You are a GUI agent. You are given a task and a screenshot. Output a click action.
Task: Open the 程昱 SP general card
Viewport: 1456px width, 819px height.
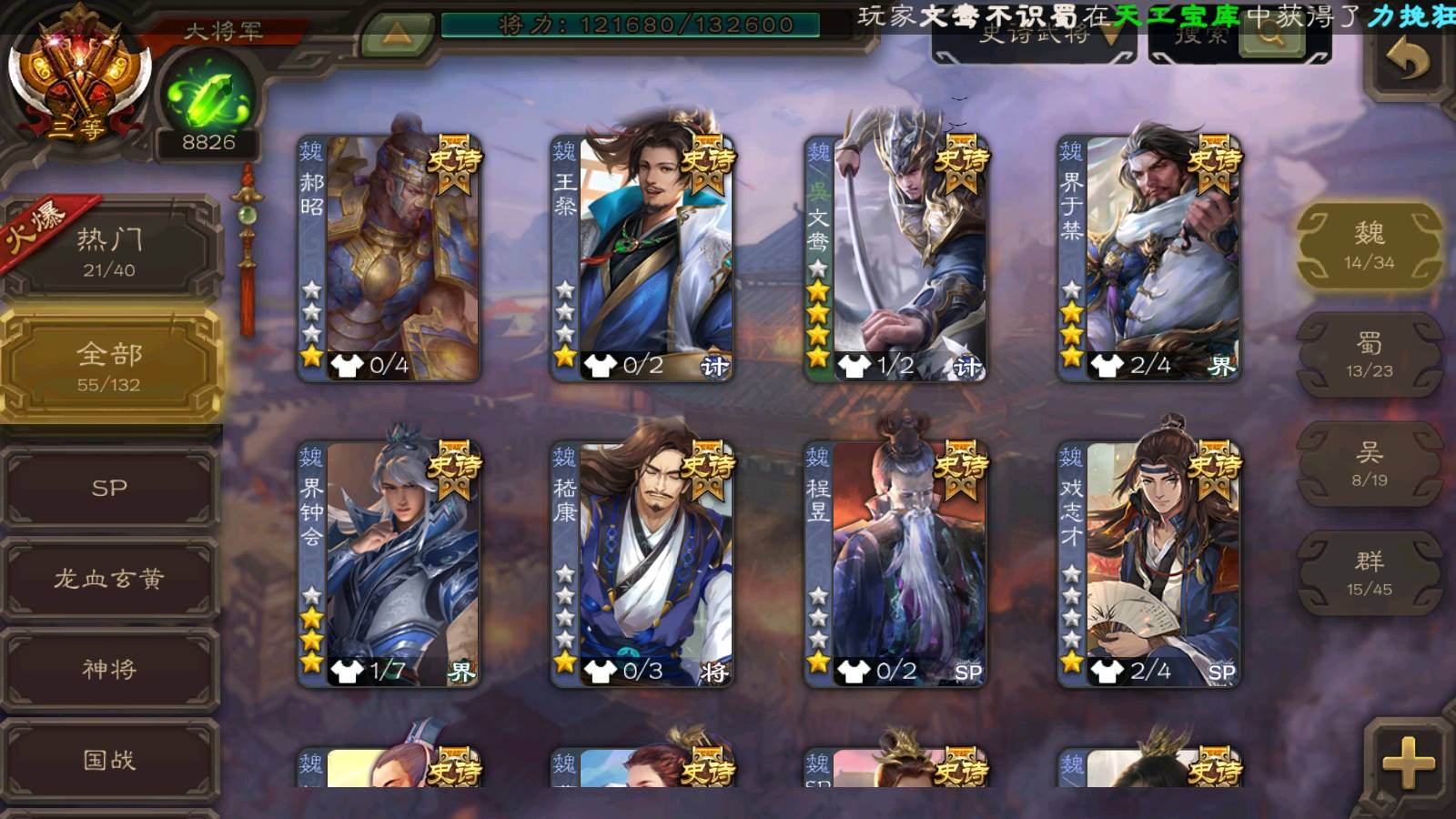pos(896,564)
